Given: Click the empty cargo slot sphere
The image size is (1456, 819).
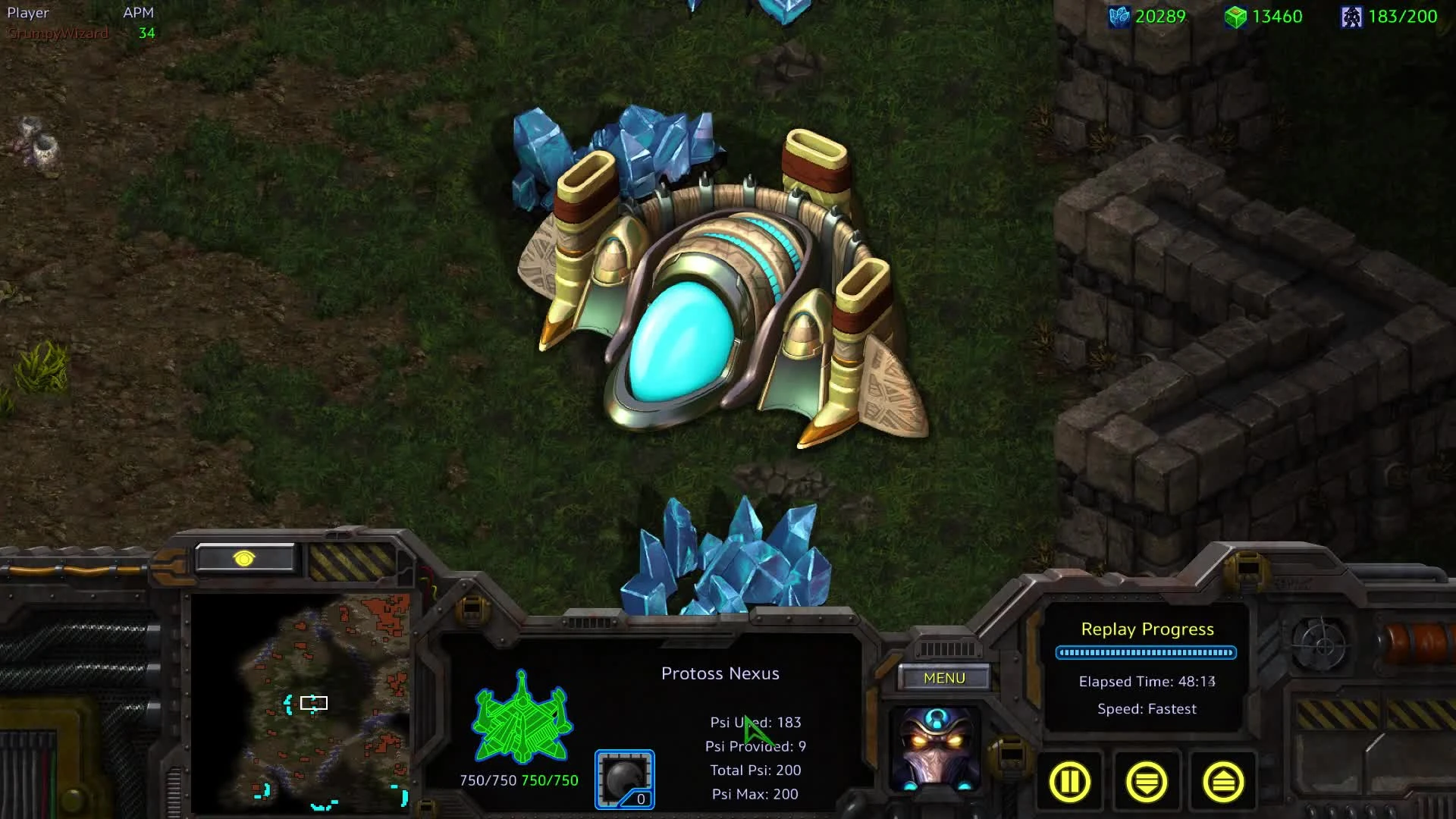Looking at the screenshot, I should (624, 777).
